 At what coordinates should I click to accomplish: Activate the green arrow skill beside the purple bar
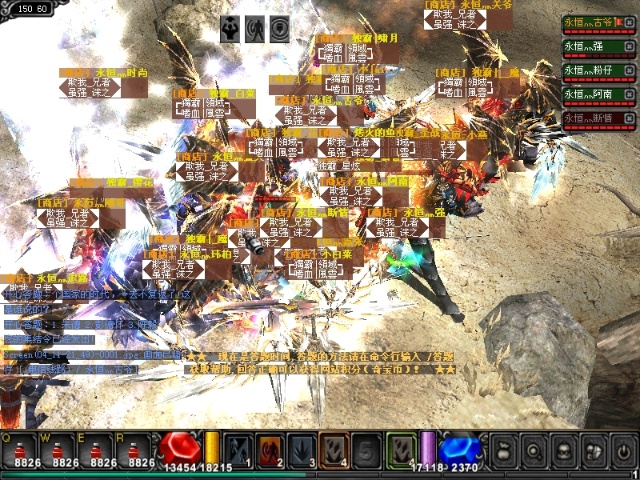point(400,448)
